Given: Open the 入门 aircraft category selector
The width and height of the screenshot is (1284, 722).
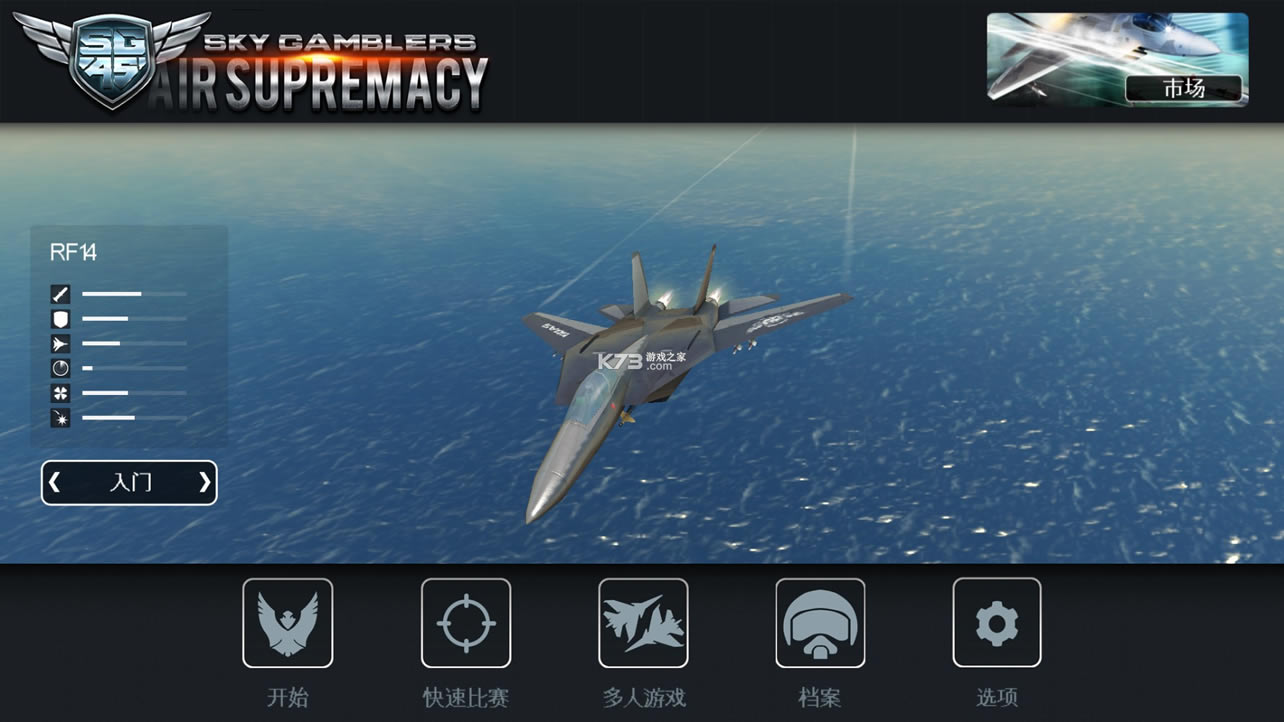Looking at the screenshot, I should (128, 482).
